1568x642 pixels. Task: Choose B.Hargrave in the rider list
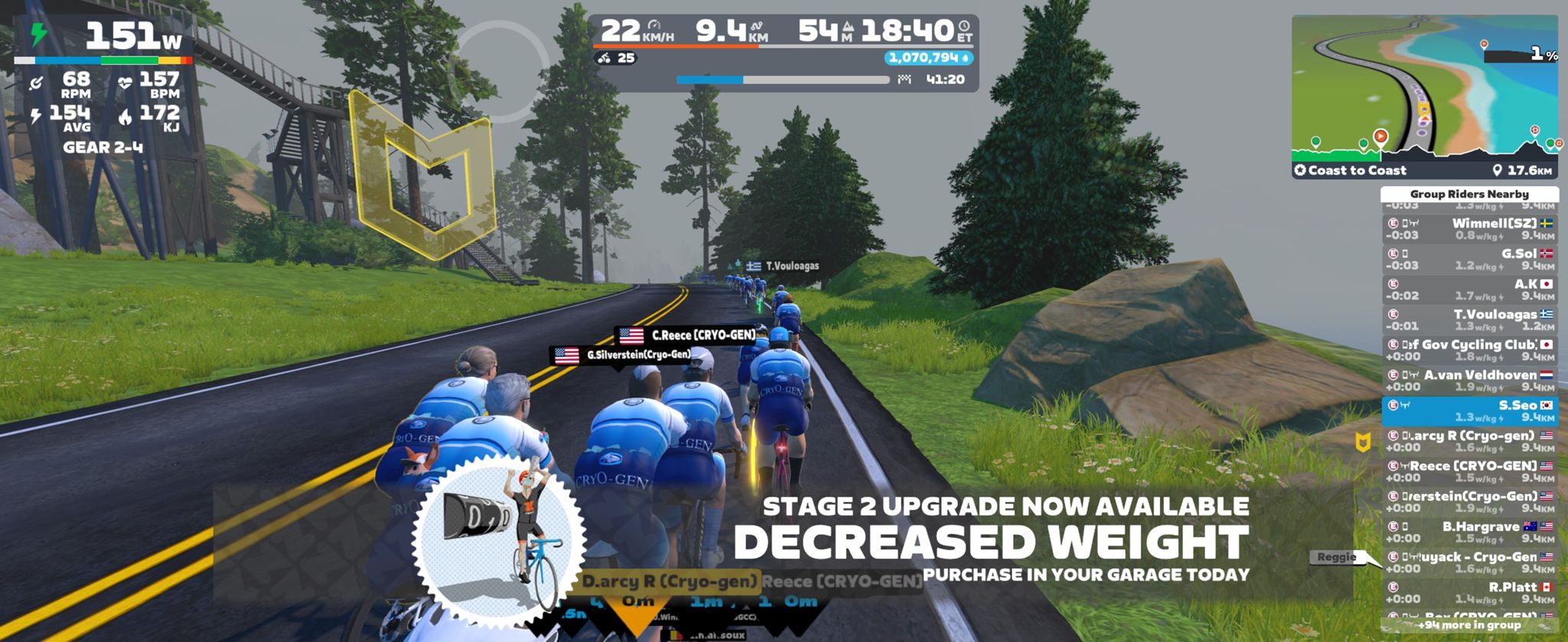1469,532
